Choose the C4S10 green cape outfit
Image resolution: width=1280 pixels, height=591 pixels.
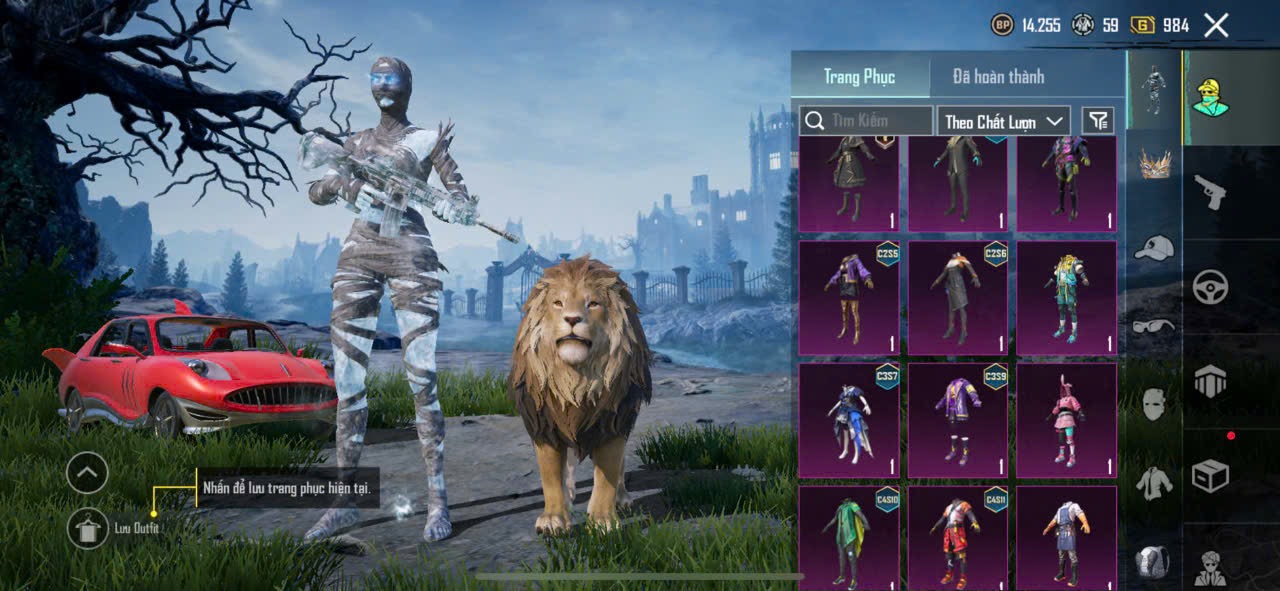[x=848, y=538]
